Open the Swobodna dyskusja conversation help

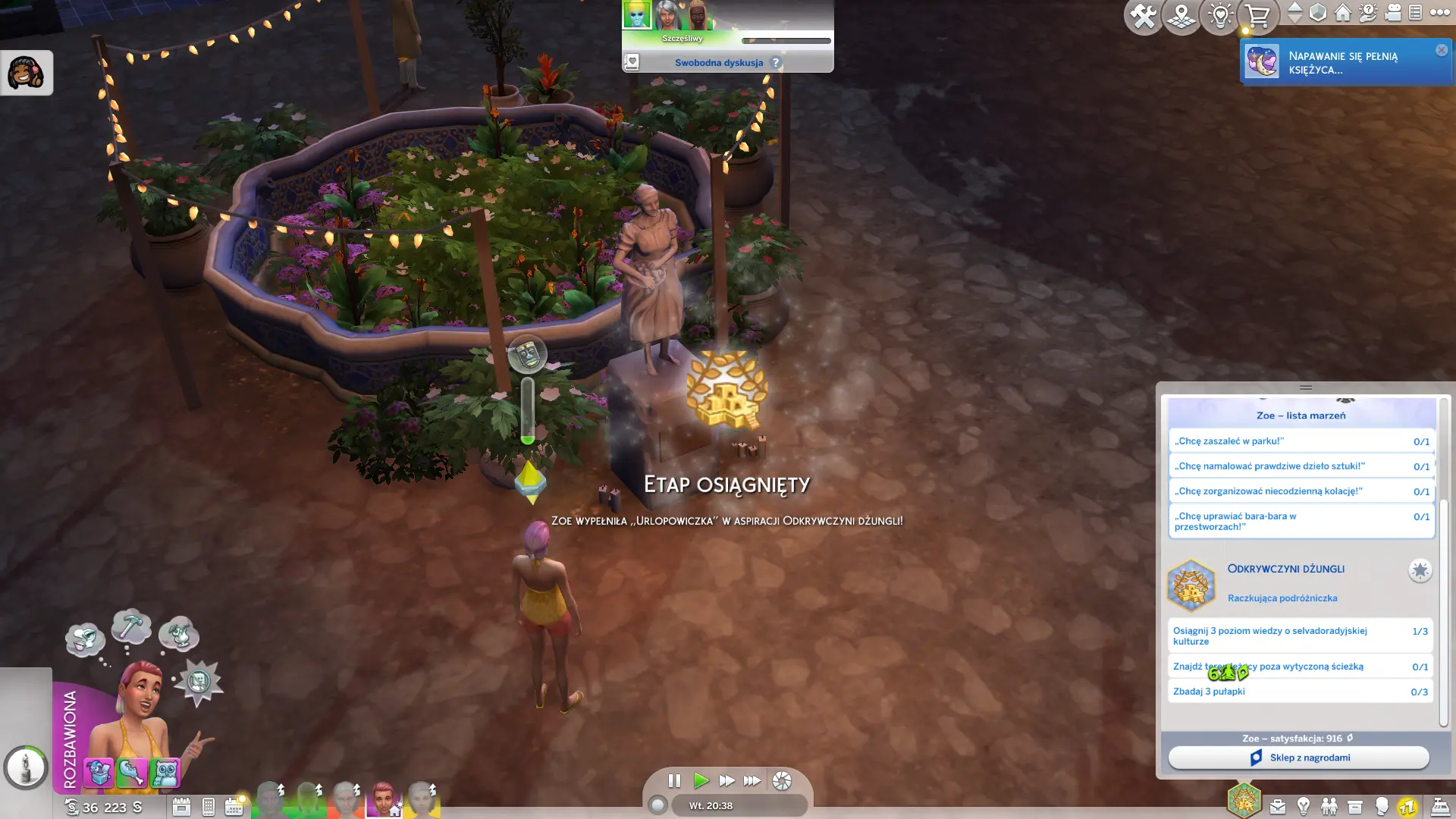tap(775, 63)
